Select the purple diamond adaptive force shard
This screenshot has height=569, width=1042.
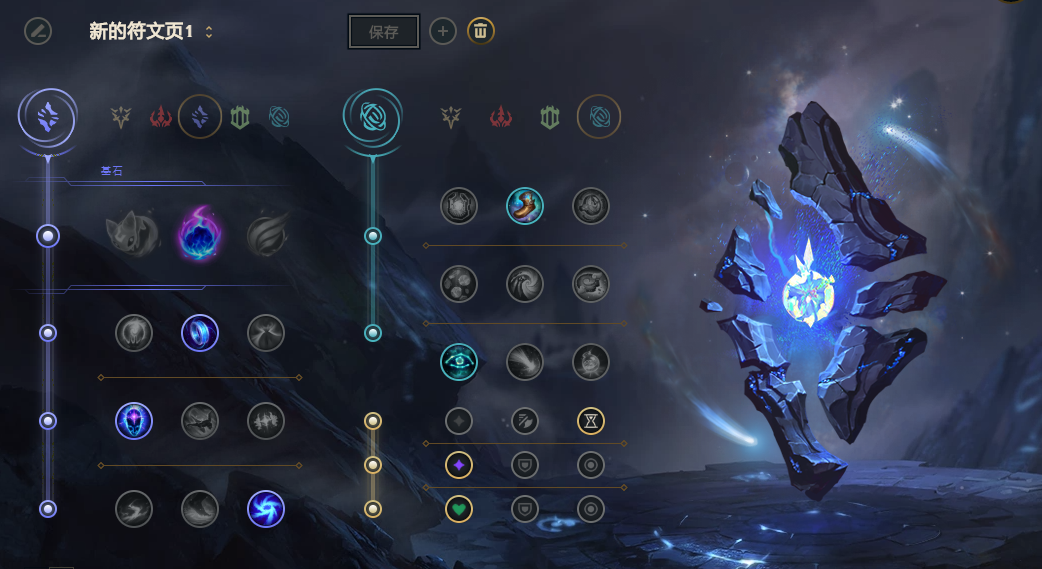[x=459, y=465]
